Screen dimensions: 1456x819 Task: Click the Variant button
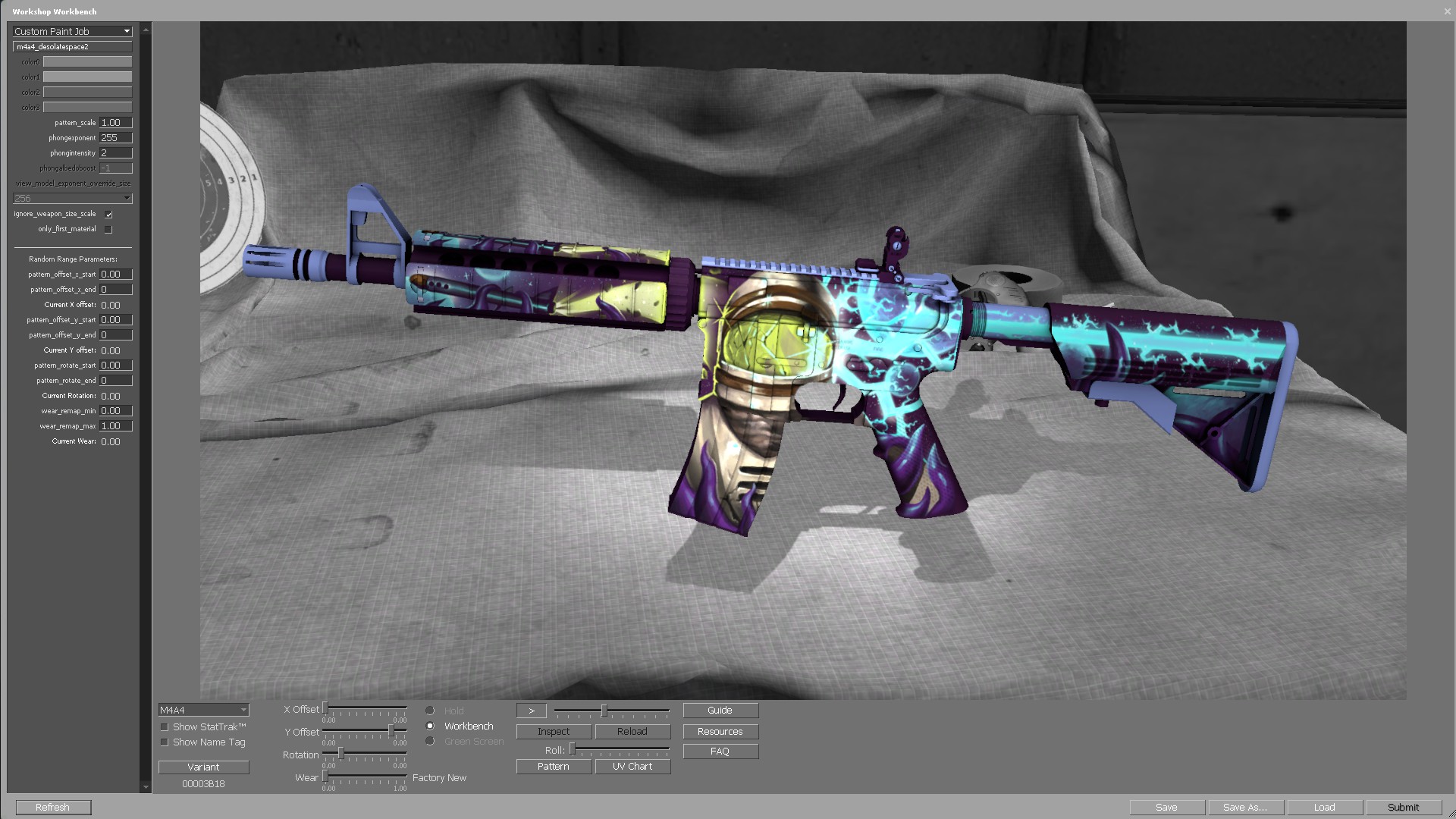[203, 767]
